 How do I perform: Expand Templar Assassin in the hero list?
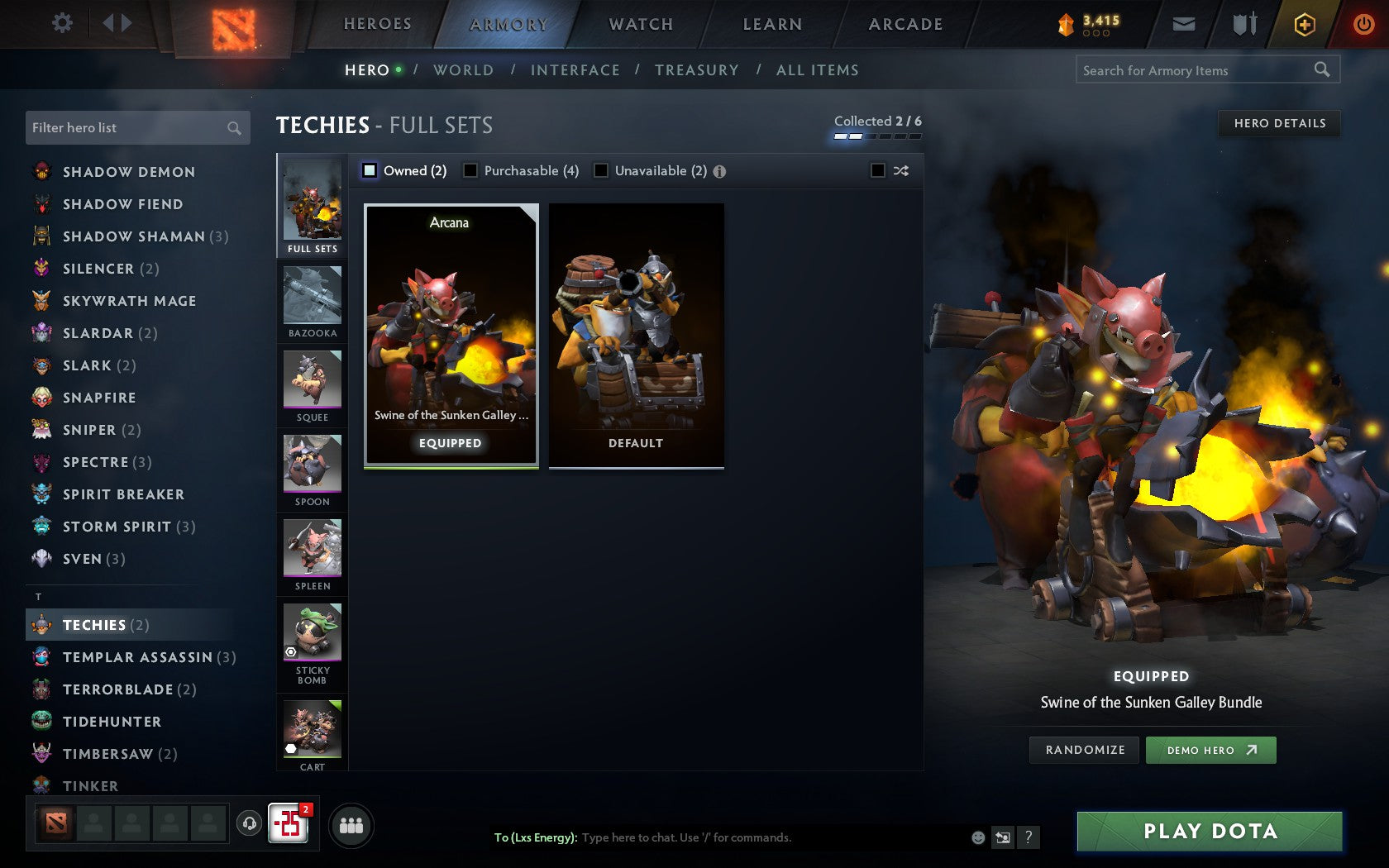coord(138,656)
